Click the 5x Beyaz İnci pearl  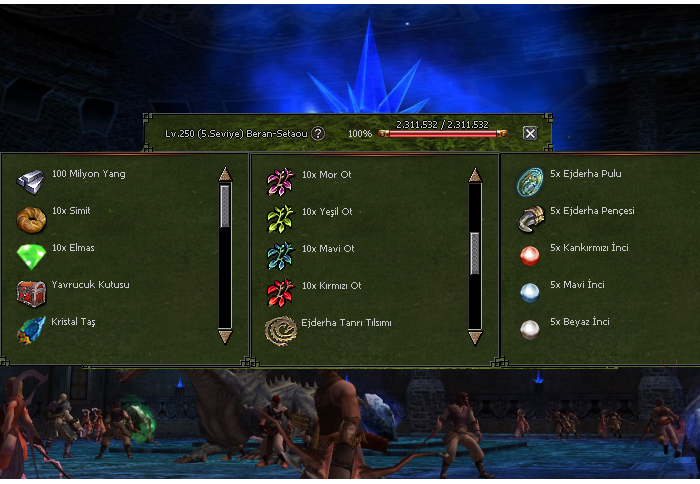(x=530, y=329)
